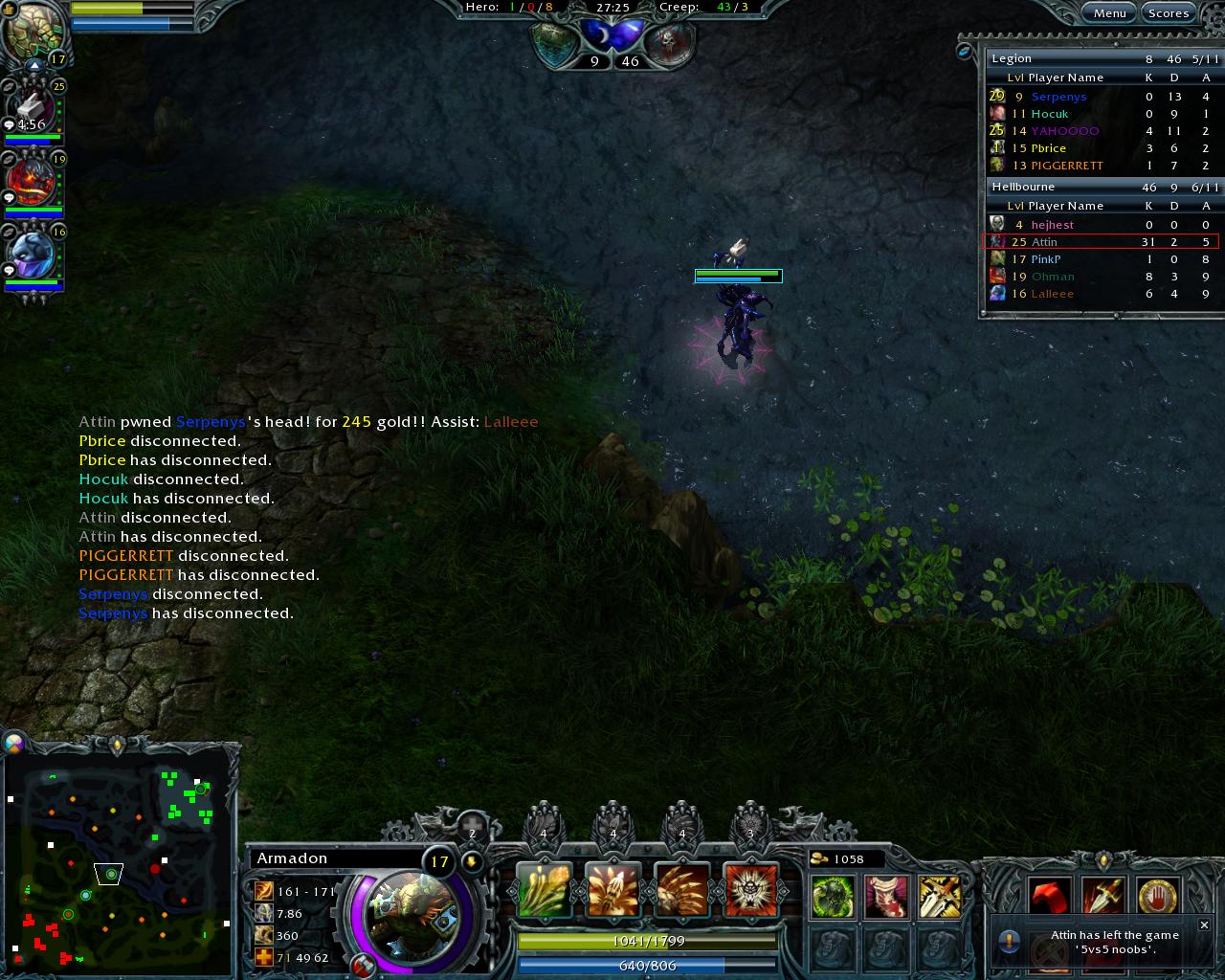This screenshot has width=1225, height=980.
Task: Click the boots item in the inventory
Action: (x=884, y=897)
